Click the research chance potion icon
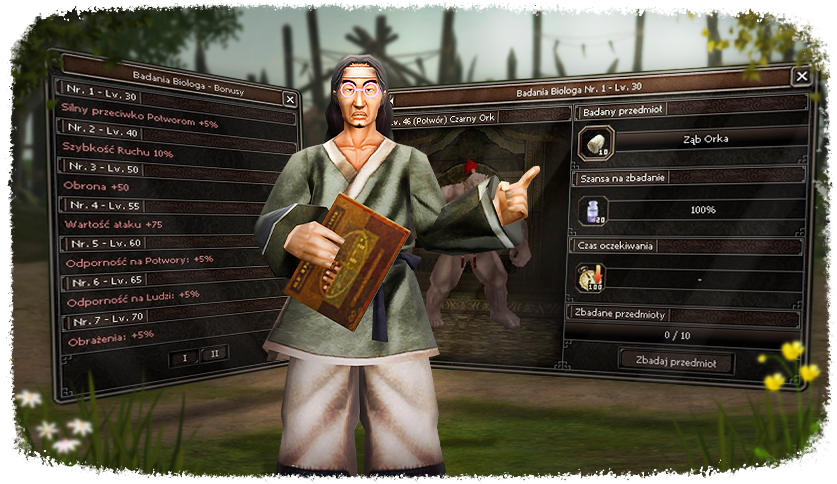 [595, 211]
